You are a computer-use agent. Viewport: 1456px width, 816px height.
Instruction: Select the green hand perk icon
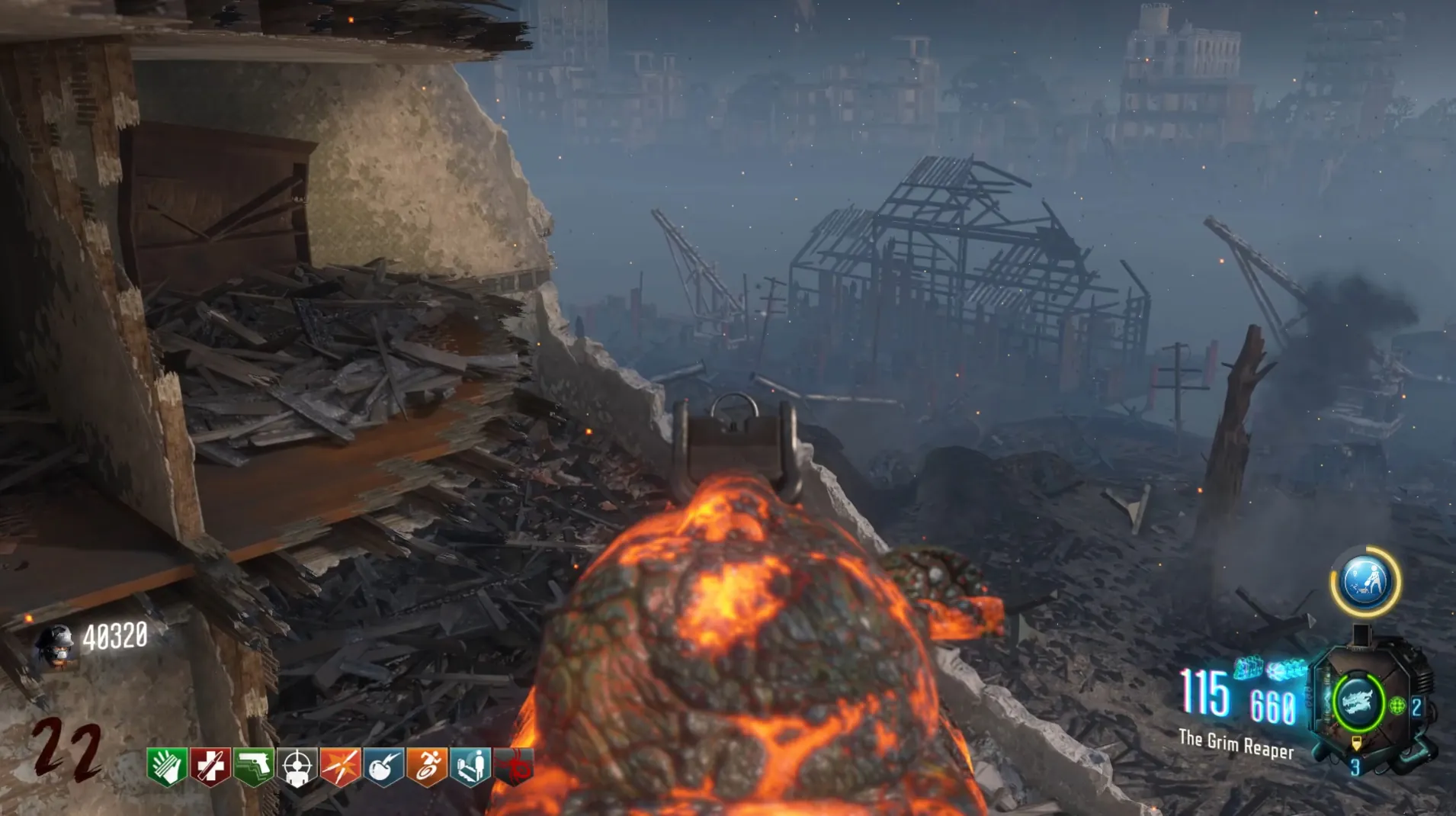(x=166, y=766)
